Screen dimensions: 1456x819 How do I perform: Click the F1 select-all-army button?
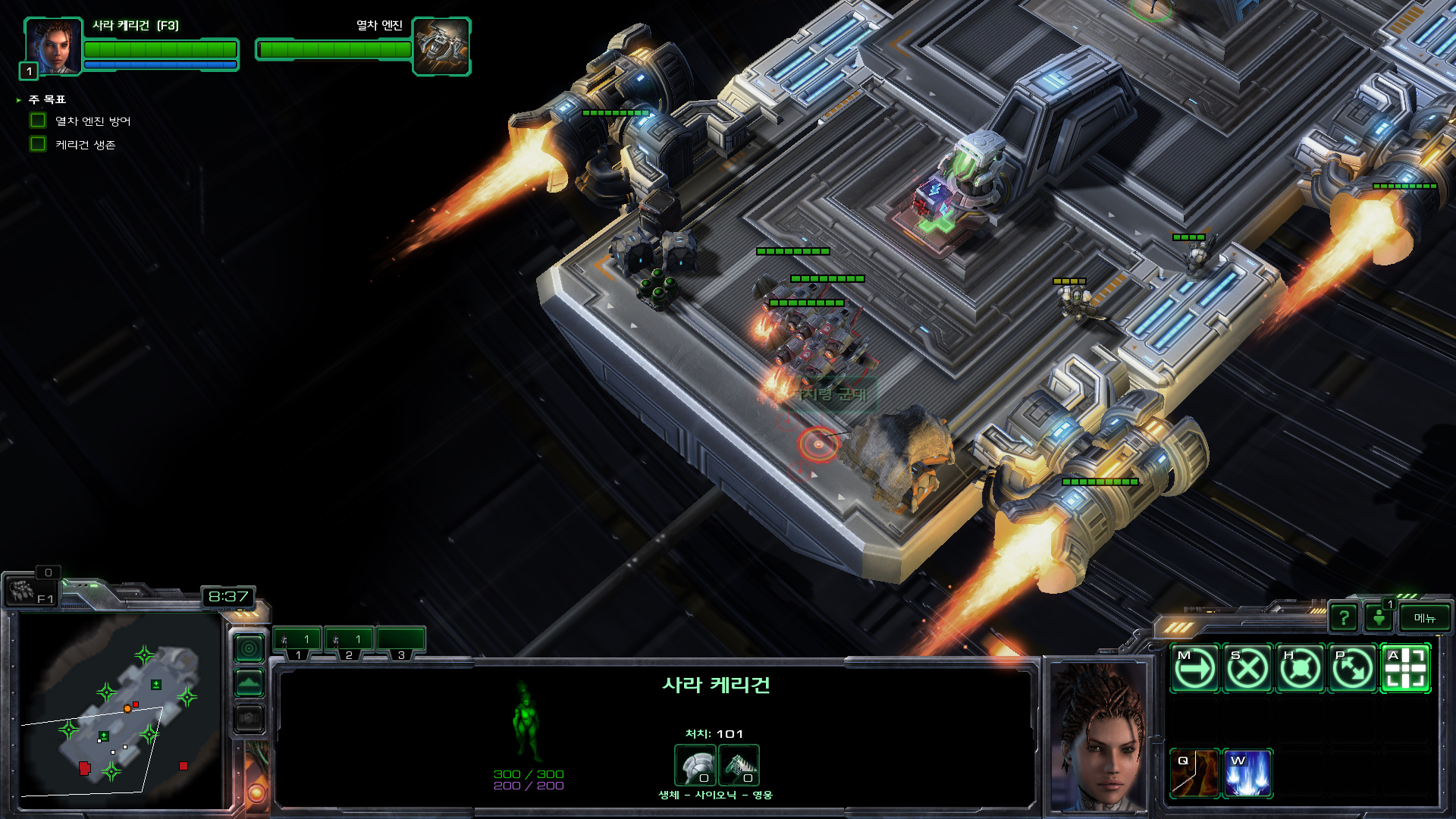[30, 591]
